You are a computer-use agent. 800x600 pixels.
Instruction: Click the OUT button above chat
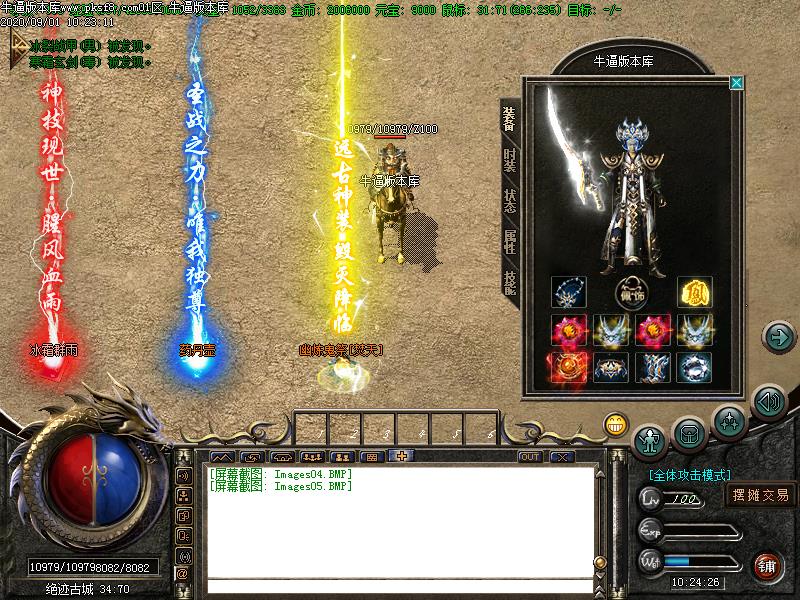pos(530,457)
